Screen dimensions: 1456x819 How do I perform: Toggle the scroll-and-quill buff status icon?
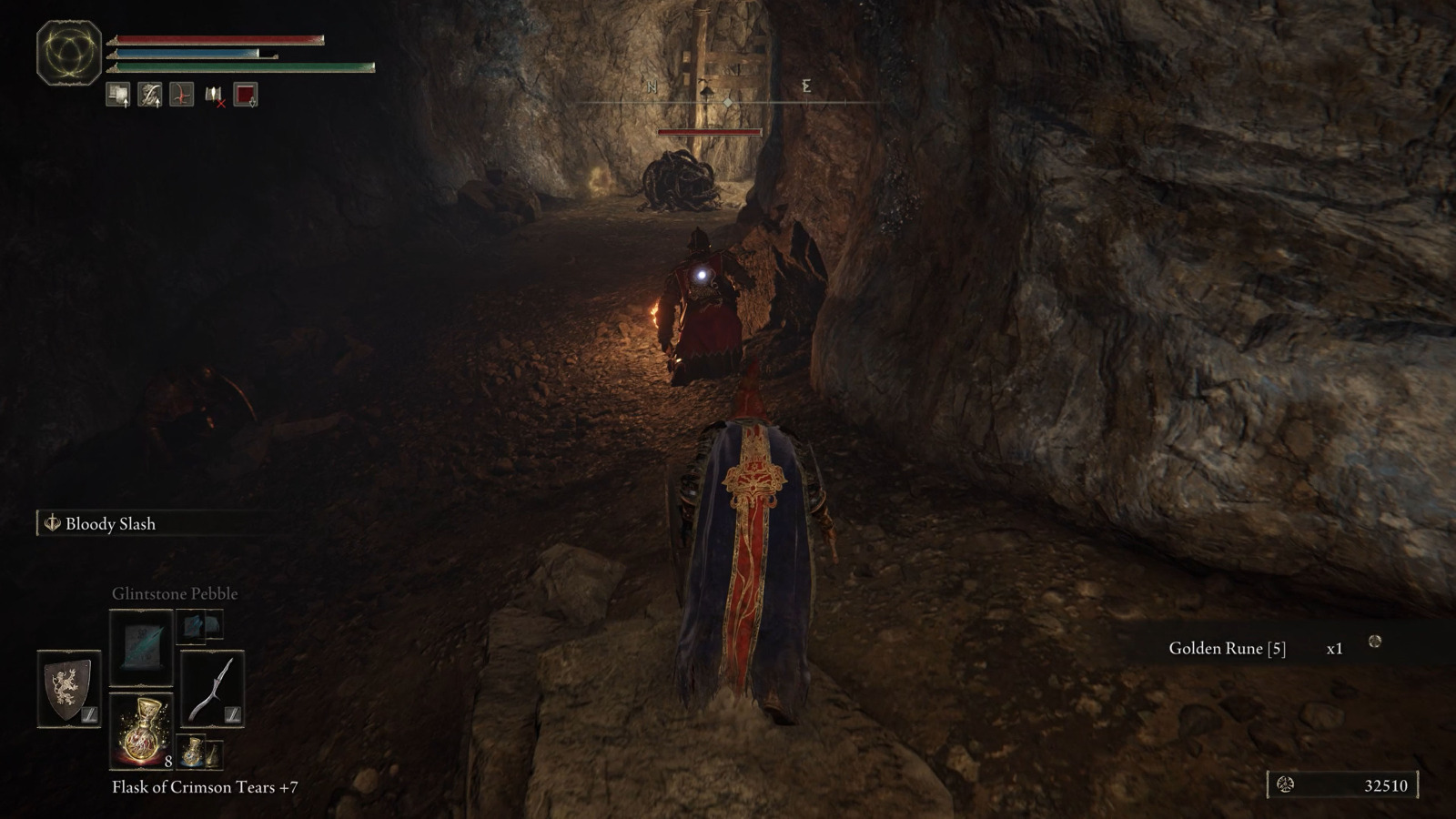click(x=149, y=94)
